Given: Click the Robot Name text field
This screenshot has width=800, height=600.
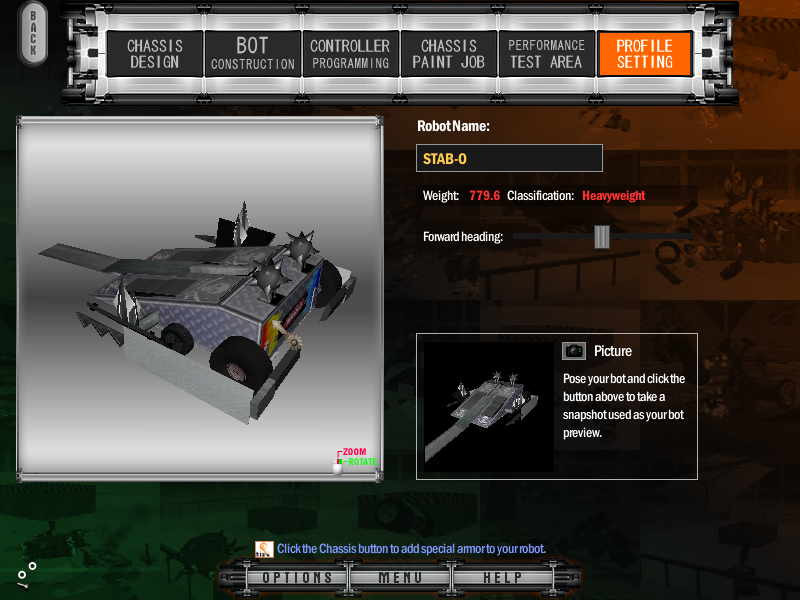Looking at the screenshot, I should click(x=509, y=158).
